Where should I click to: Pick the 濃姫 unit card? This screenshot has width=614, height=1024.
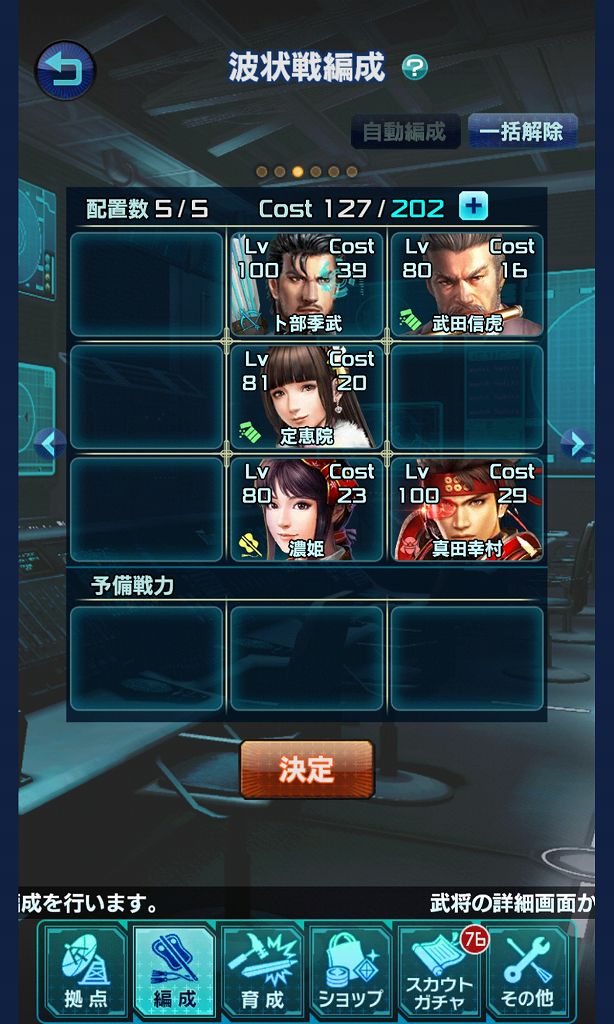pos(306,509)
